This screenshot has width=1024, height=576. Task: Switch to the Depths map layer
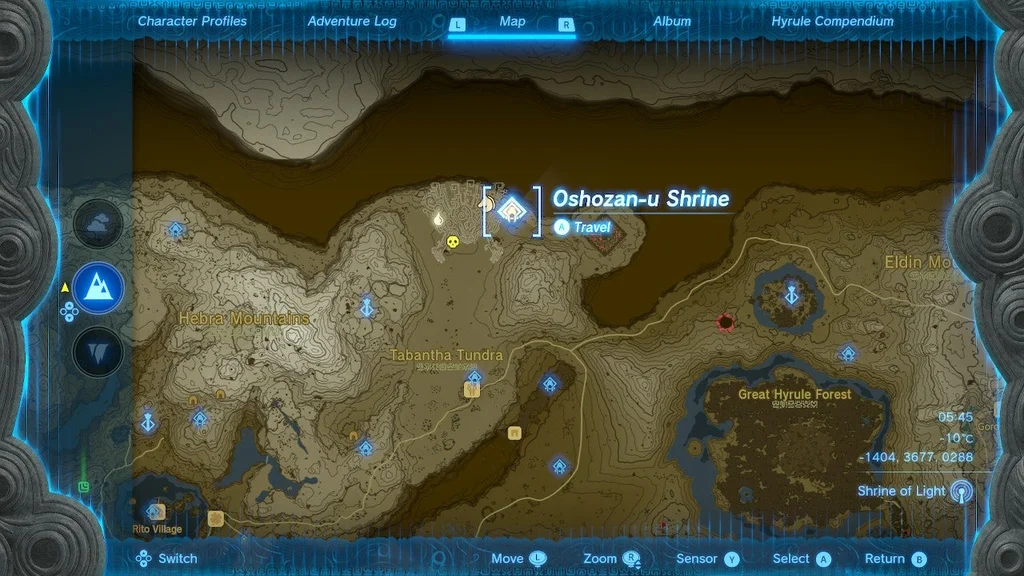(99, 352)
